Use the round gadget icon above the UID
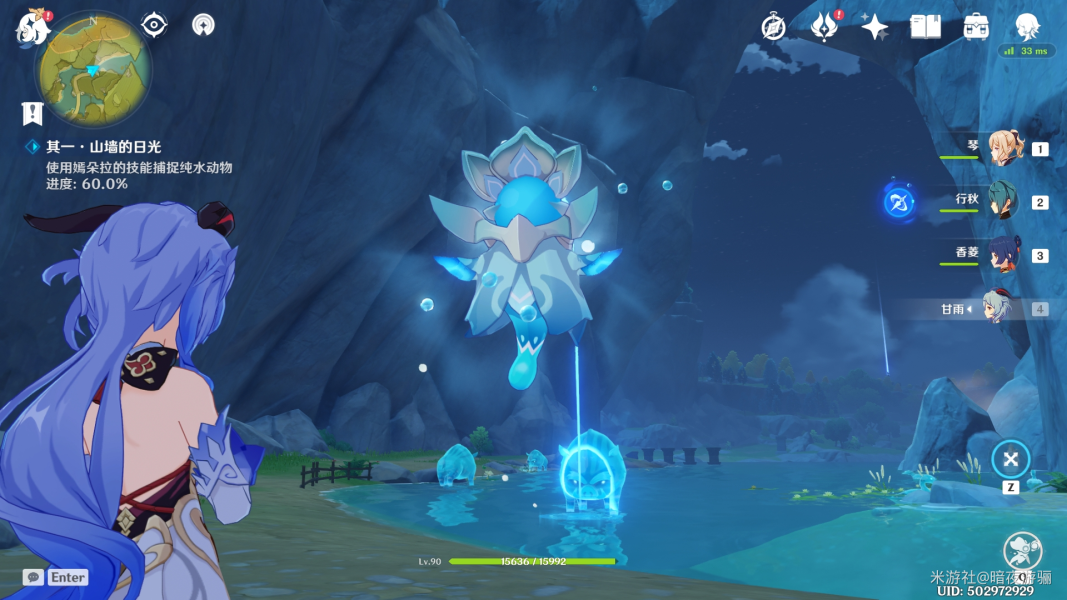 coord(1022,551)
